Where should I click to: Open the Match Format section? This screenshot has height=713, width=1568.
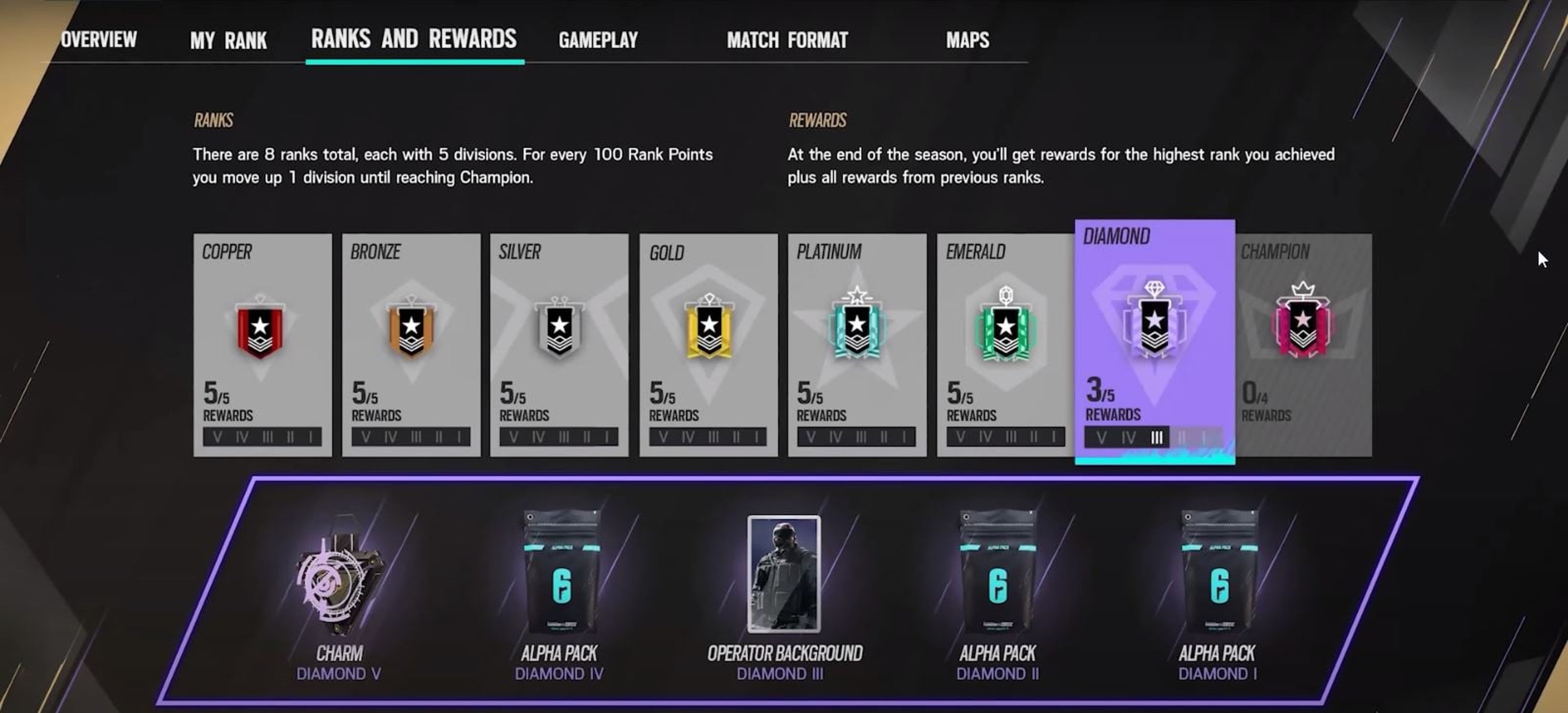coord(787,40)
